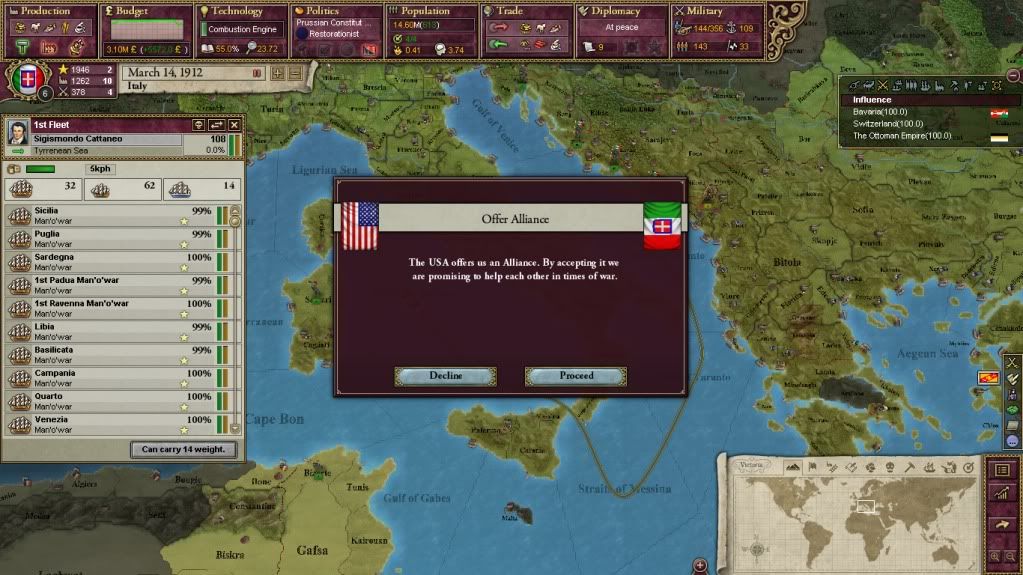Open the Population tab
The image size is (1023, 575).
pos(432,12)
